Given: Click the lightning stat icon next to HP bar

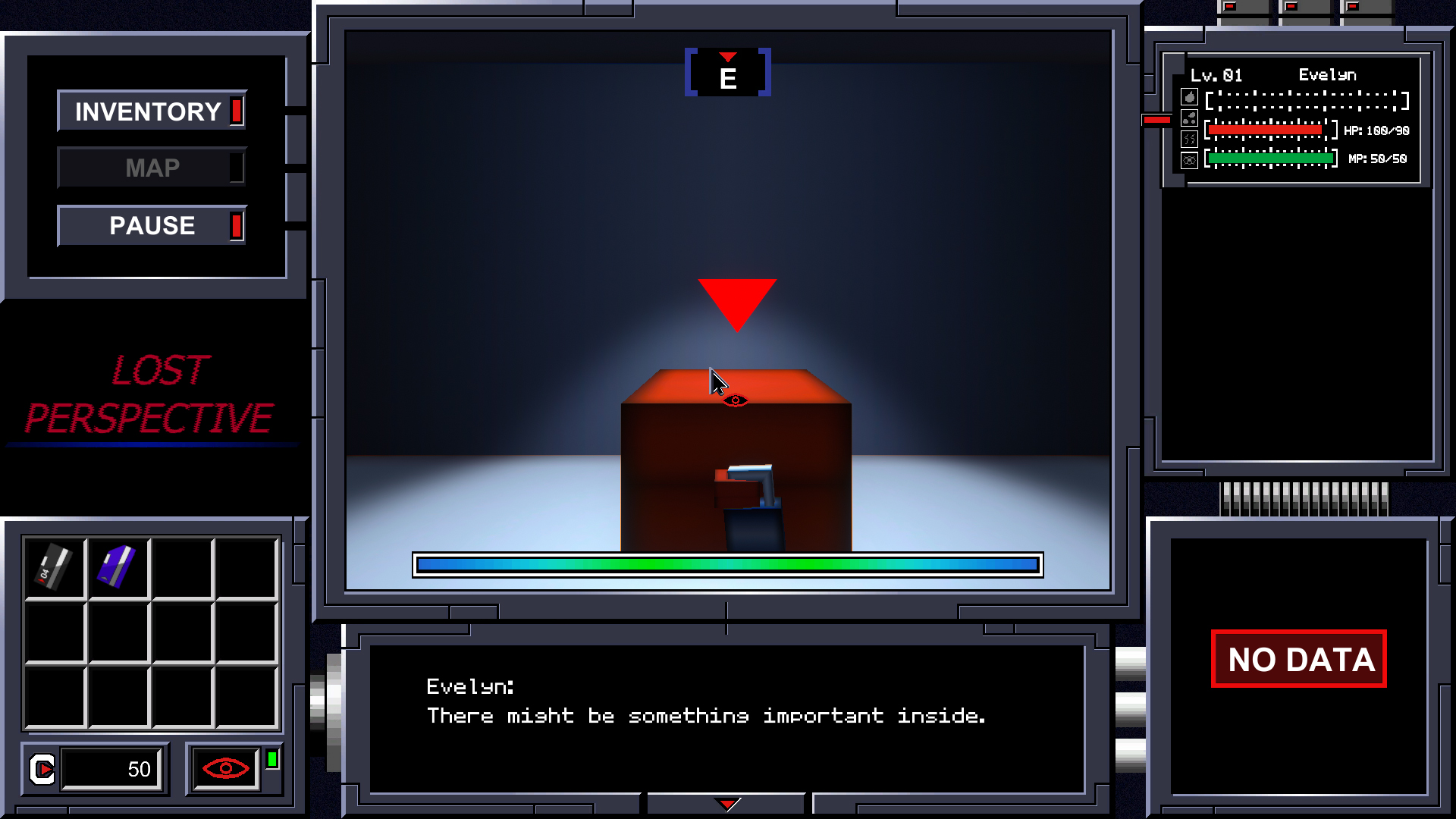Looking at the screenshot, I should click(x=1188, y=140).
